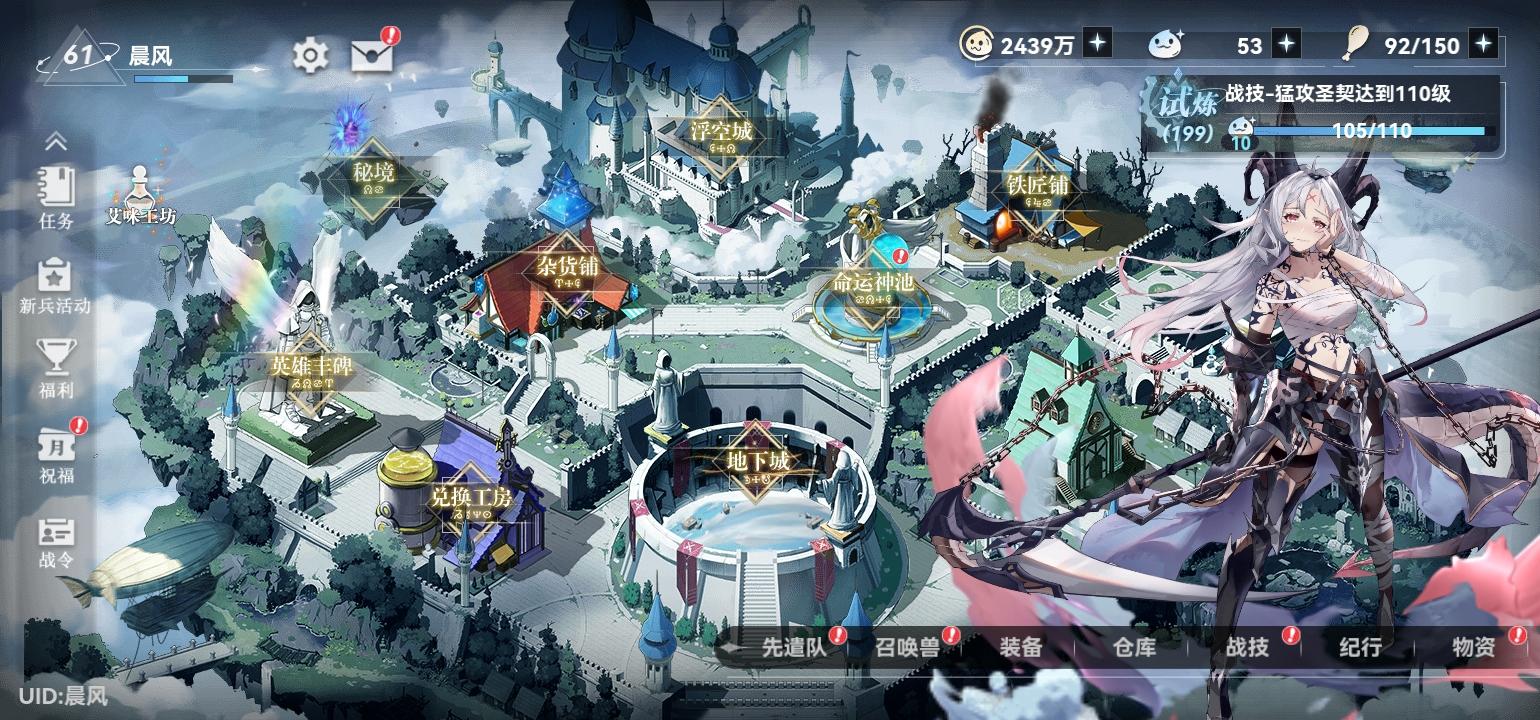1540x720 pixels.
Task: Visit the 杂货铺 grocery shop
Action: point(564,269)
